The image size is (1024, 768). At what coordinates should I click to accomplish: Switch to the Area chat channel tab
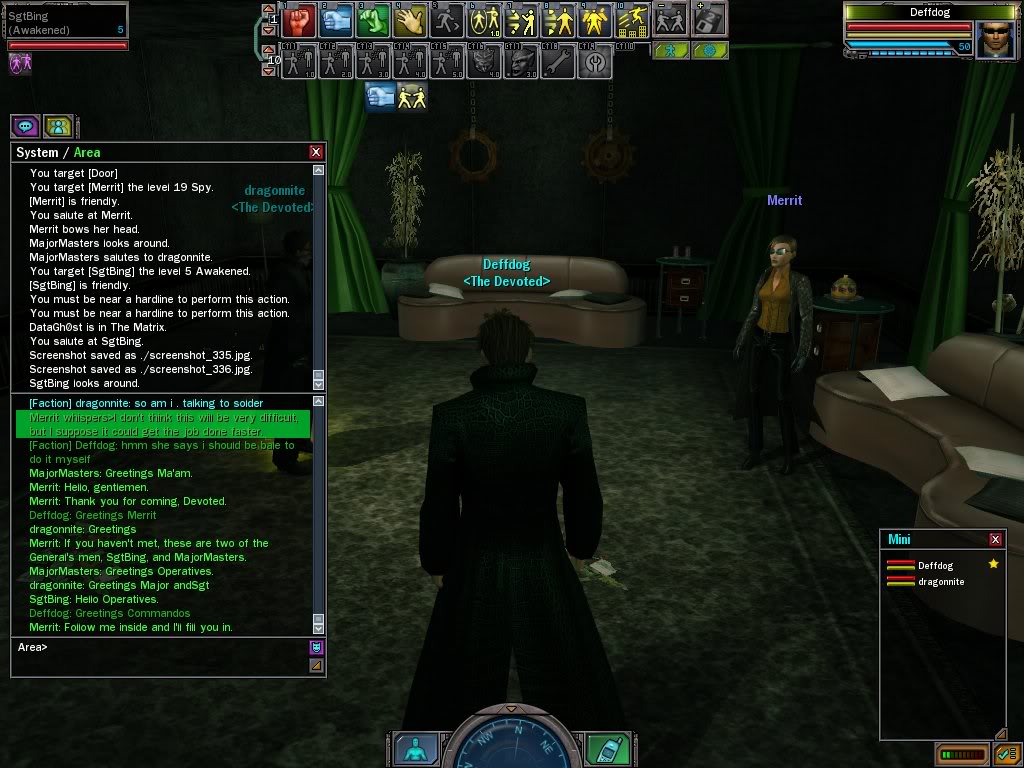pyautogui.click(x=87, y=152)
